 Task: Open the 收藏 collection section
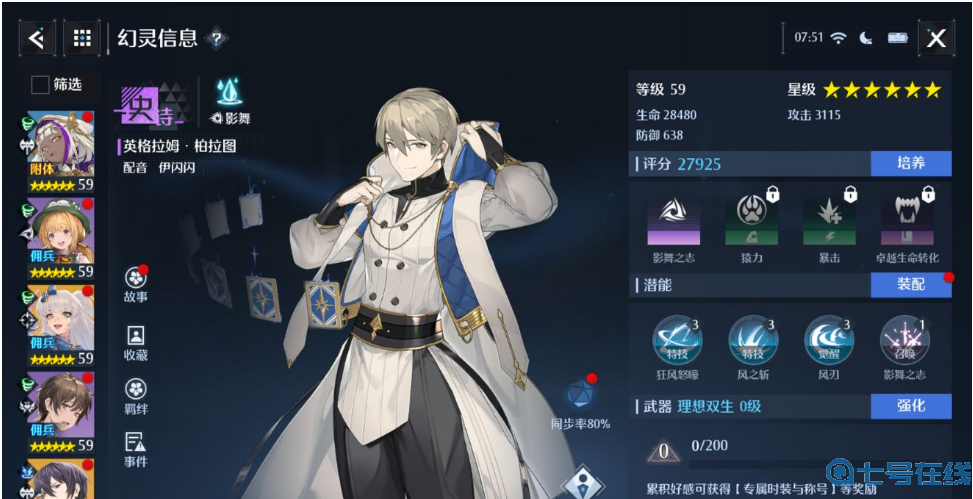point(136,342)
